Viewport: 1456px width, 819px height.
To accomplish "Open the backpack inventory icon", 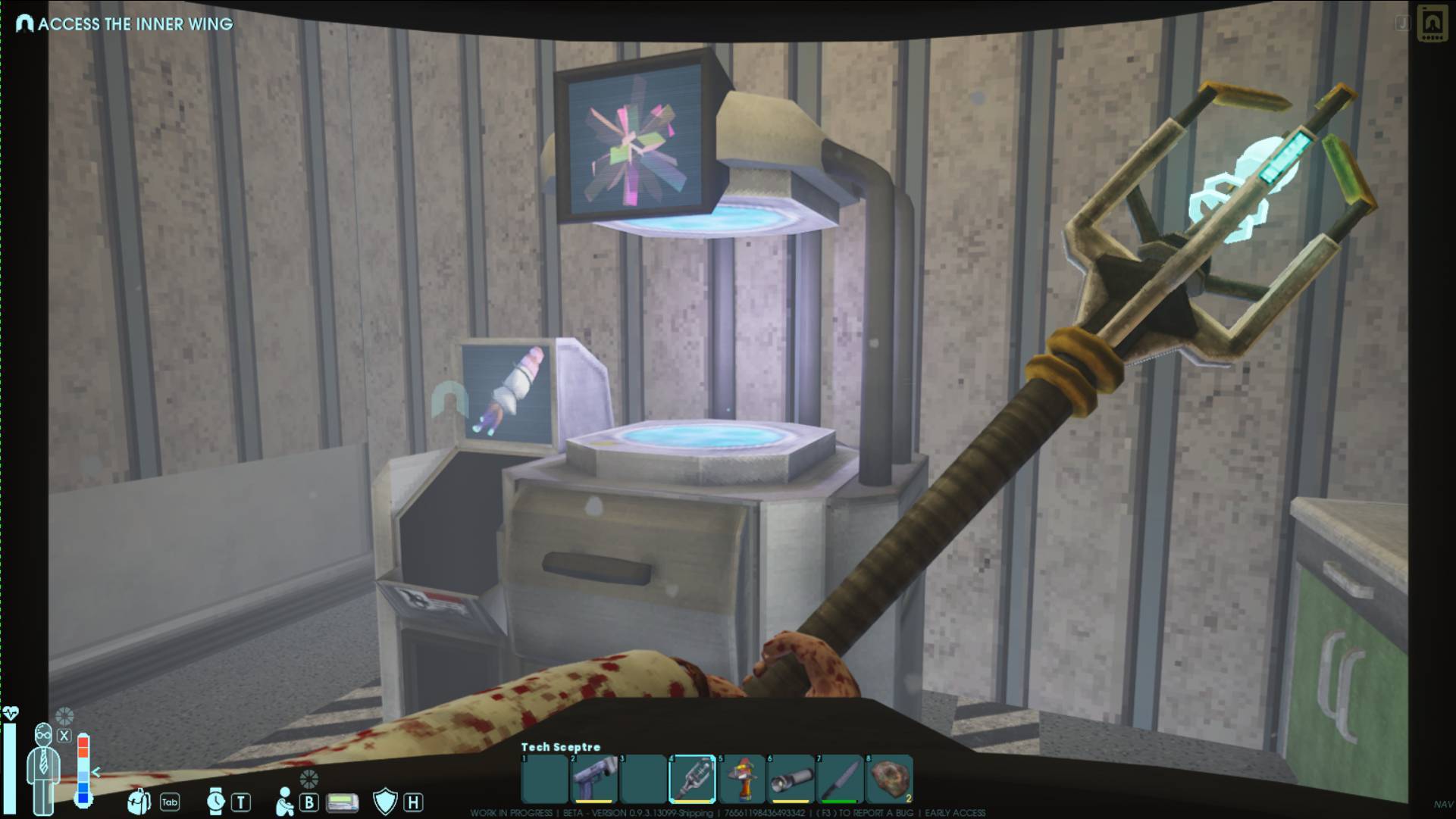I will click(139, 802).
